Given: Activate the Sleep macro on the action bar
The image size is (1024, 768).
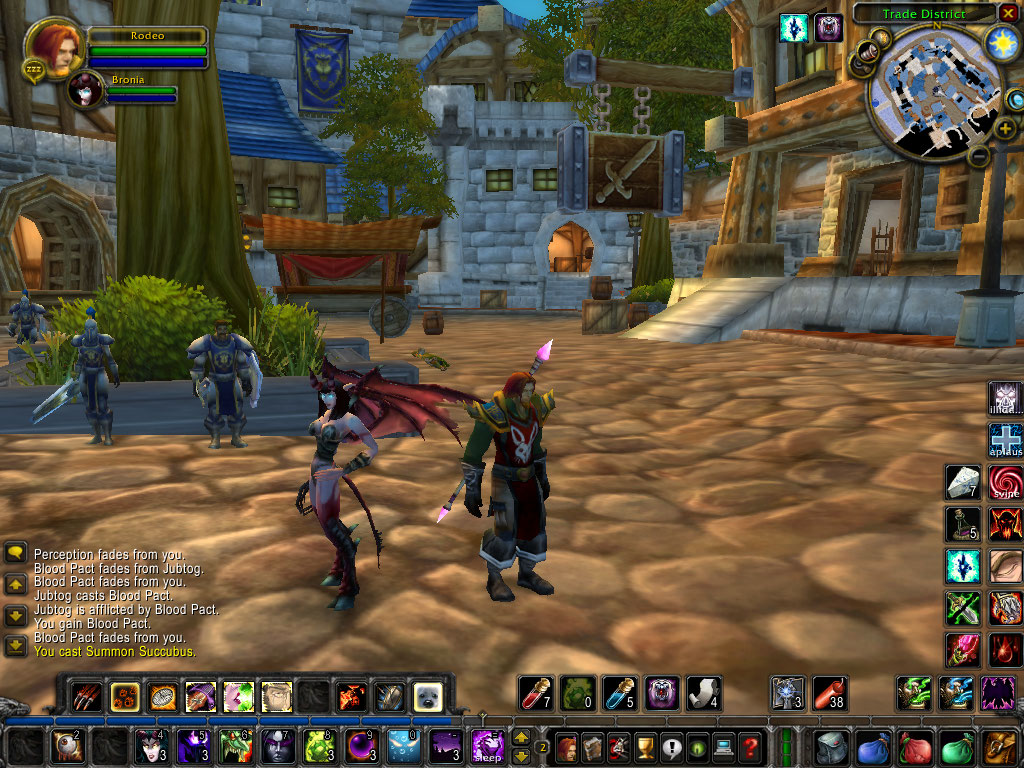Looking at the screenshot, I should point(488,746).
